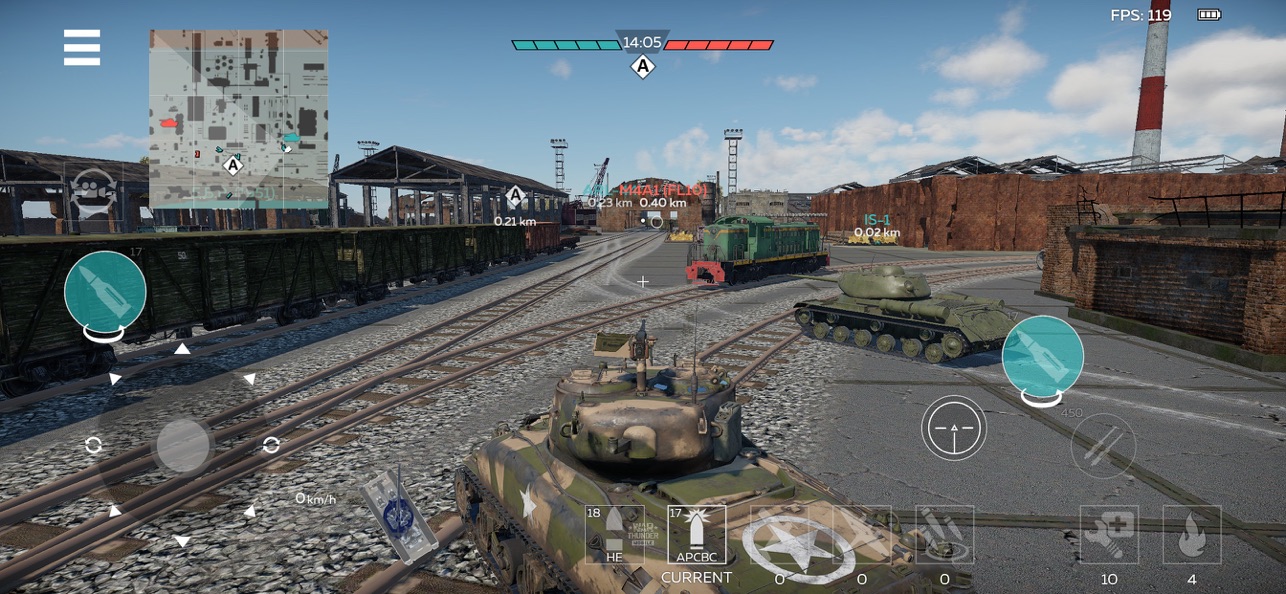Fire the cannon button beside the scope button

(x=1043, y=356)
